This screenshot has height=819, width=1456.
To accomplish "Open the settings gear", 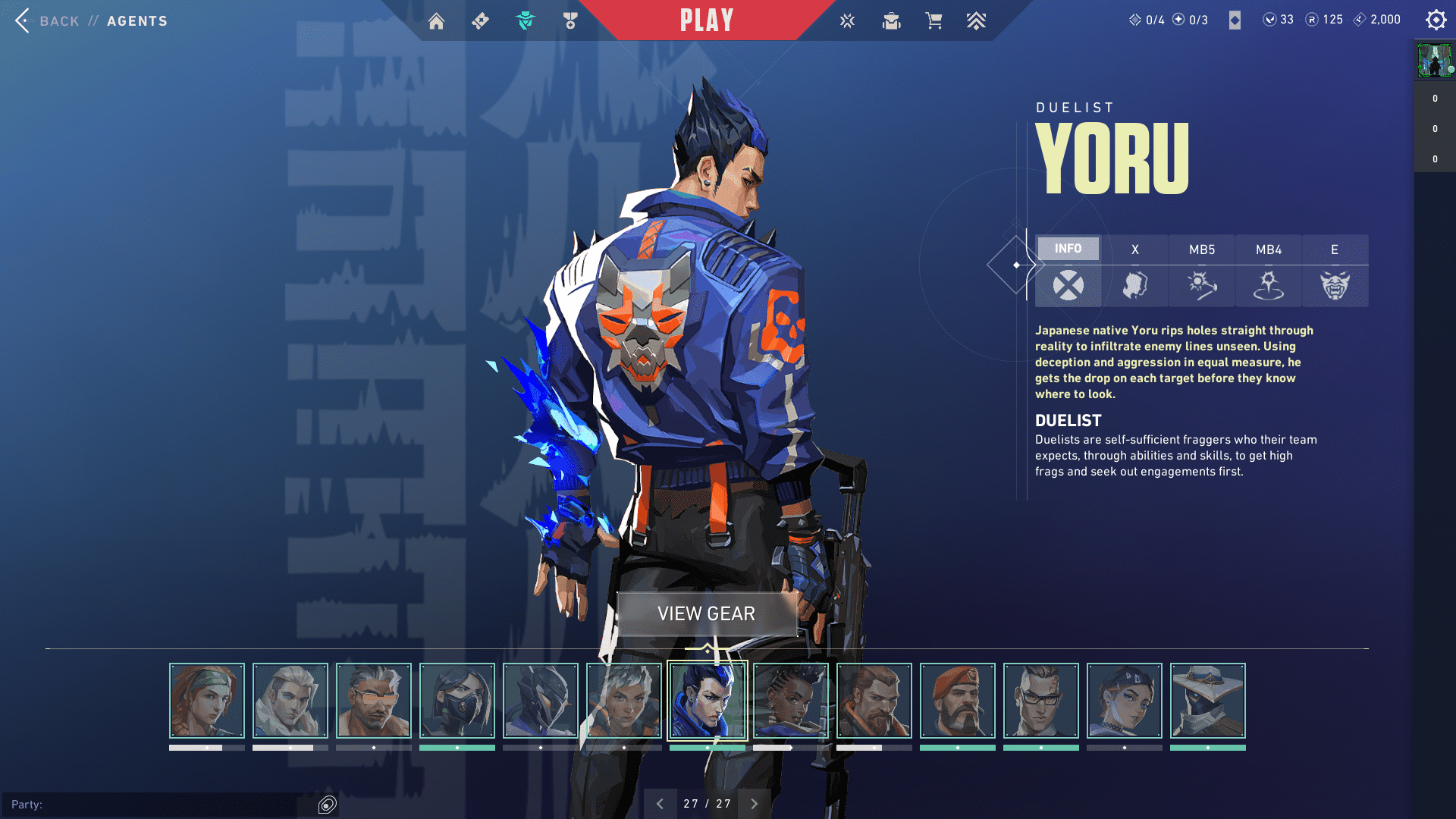I will [1436, 20].
